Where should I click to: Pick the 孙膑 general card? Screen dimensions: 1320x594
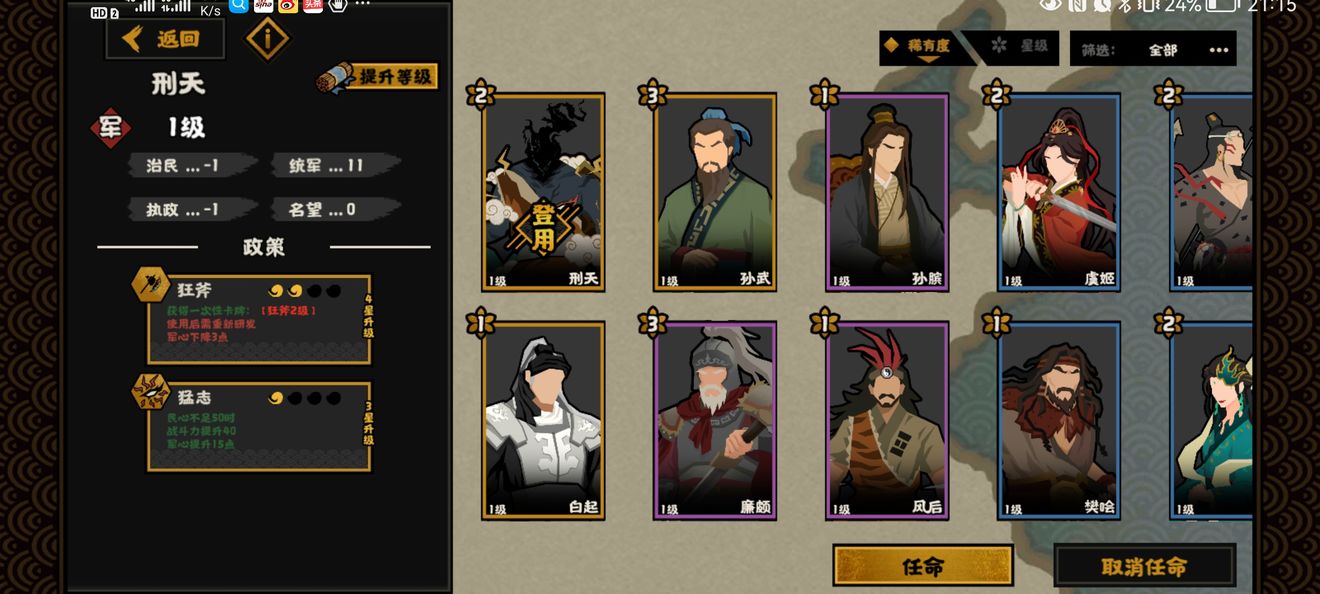[887, 193]
